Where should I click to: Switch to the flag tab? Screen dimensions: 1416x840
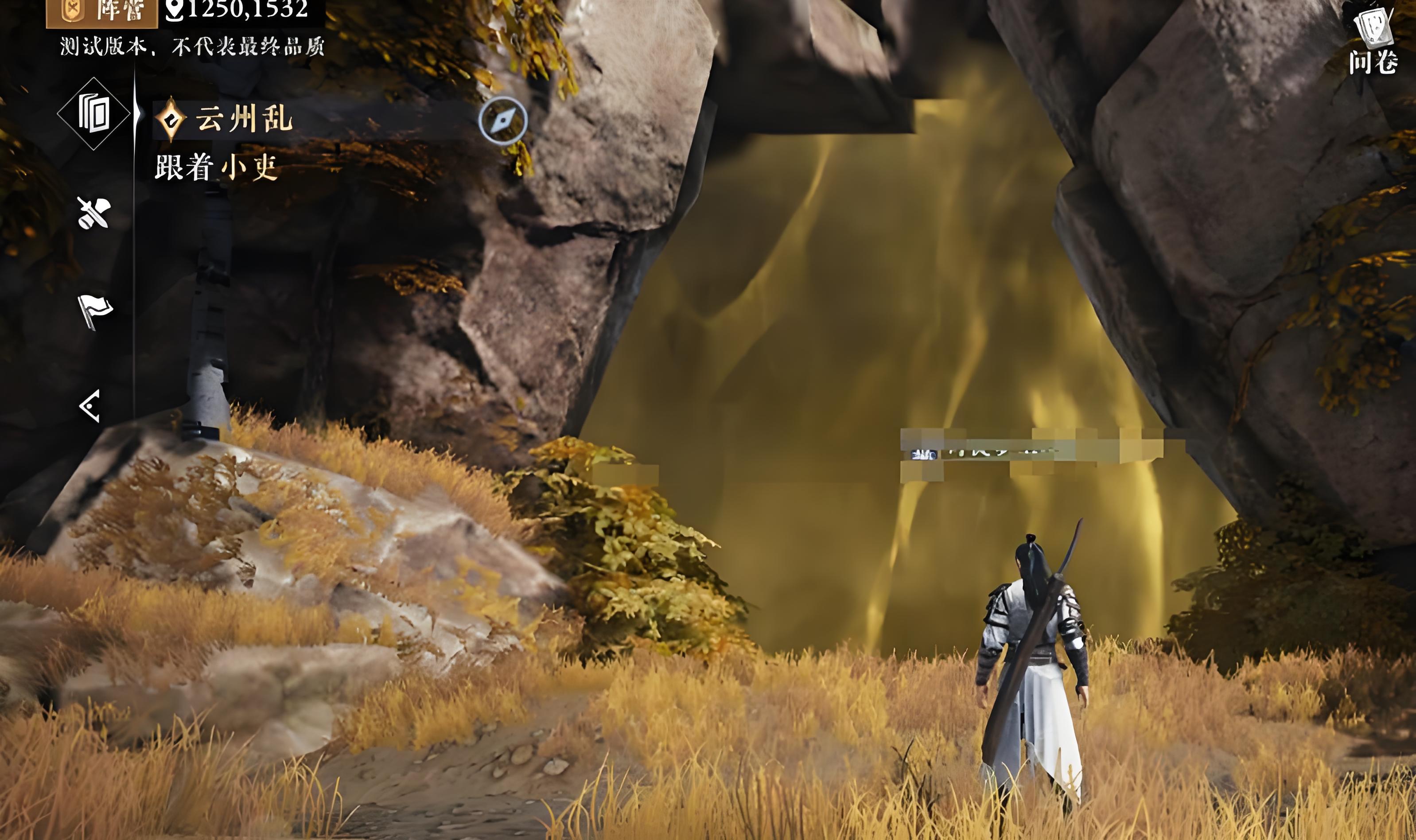click(94, 310)
